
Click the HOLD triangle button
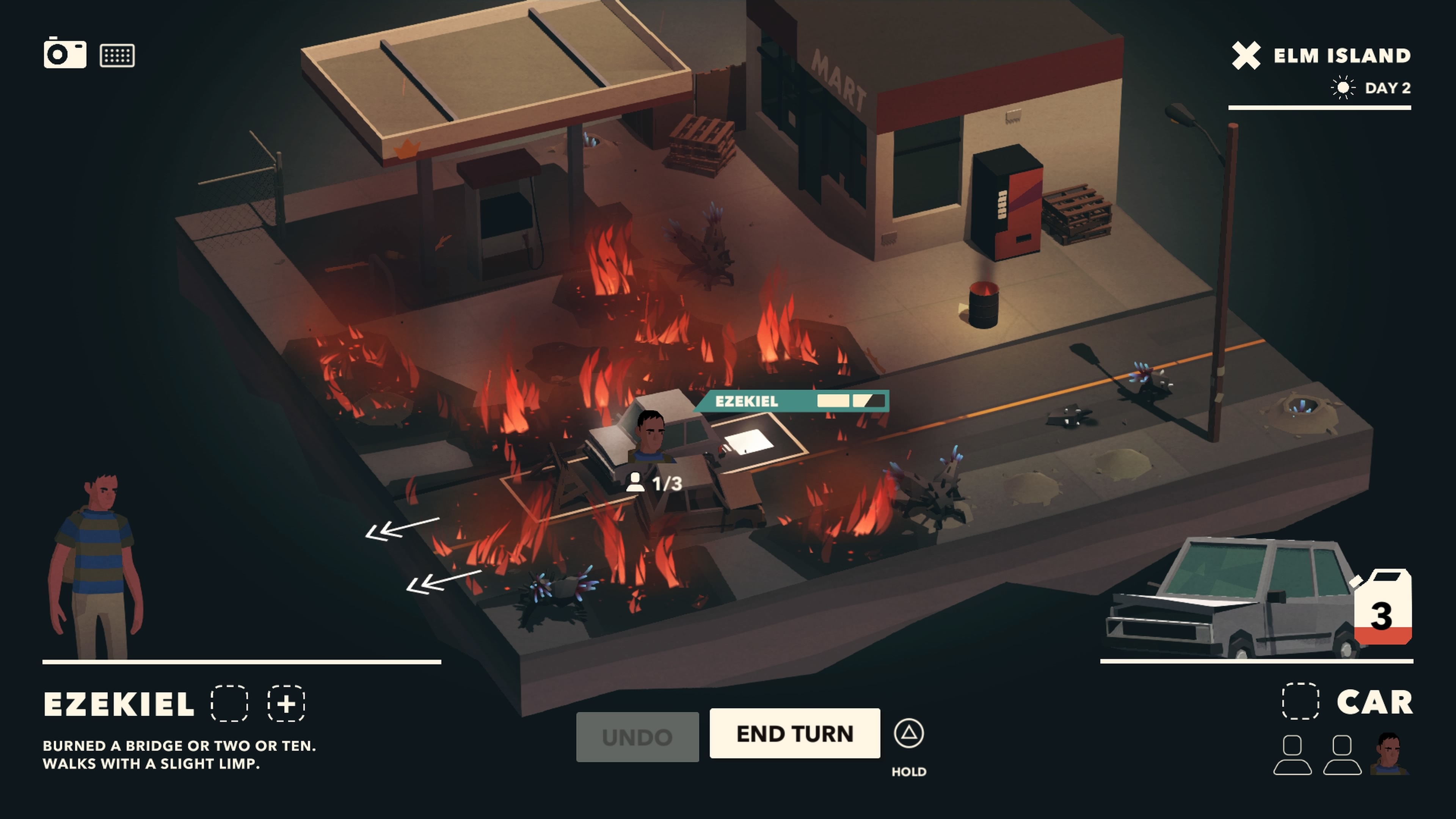point(910,734)
